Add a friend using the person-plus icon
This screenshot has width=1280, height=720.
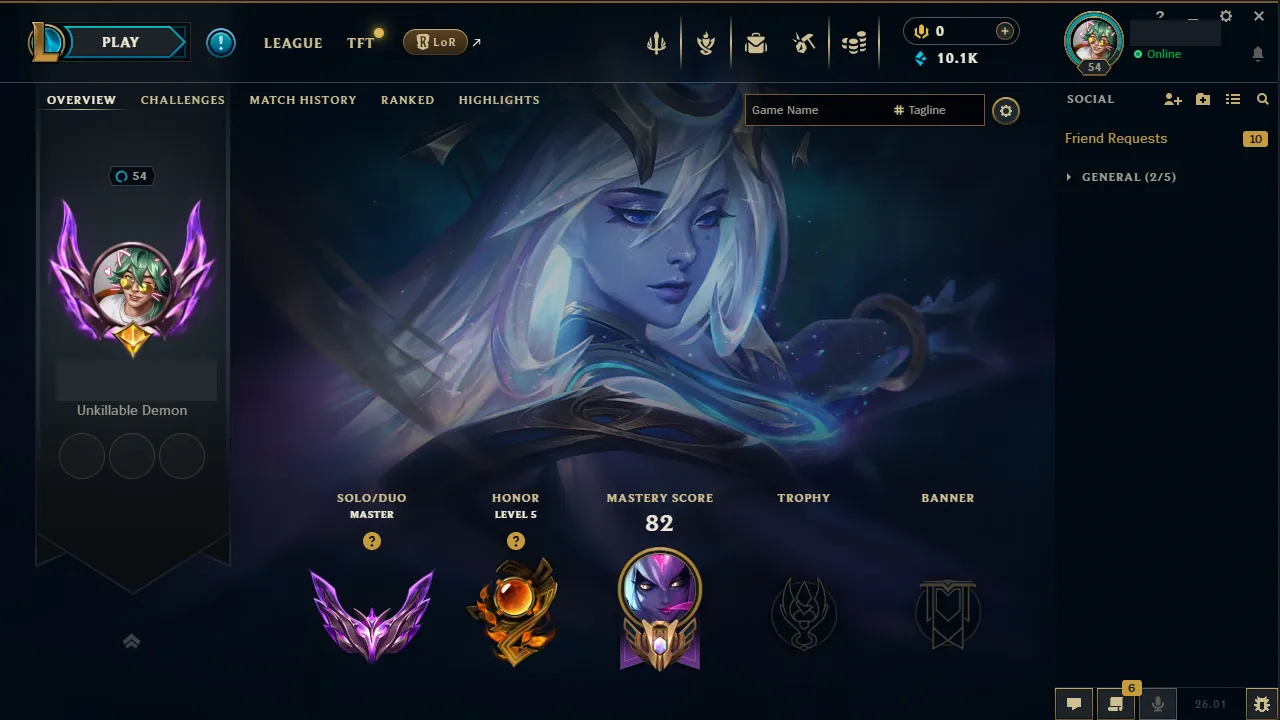pos(1171,99)
